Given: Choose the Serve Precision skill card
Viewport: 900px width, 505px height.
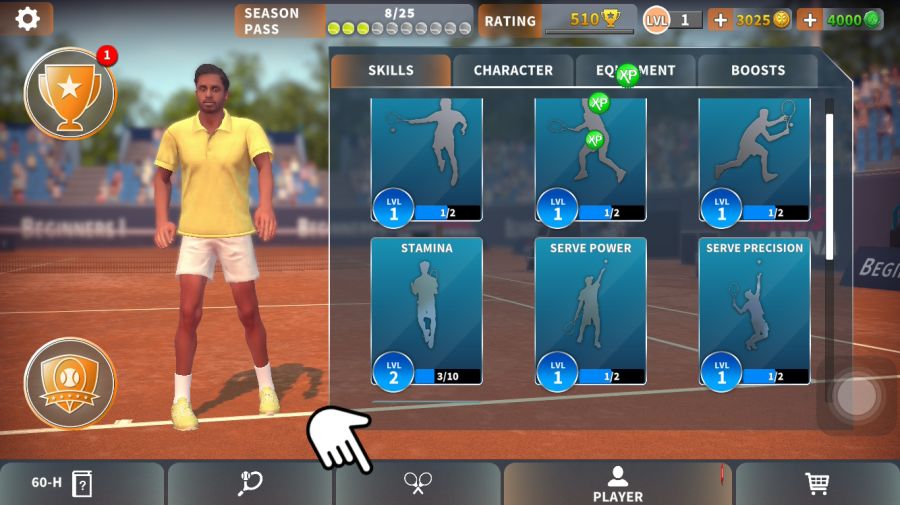Looking at the screenshot, I should pyautogui.click(x=754, y=311).
